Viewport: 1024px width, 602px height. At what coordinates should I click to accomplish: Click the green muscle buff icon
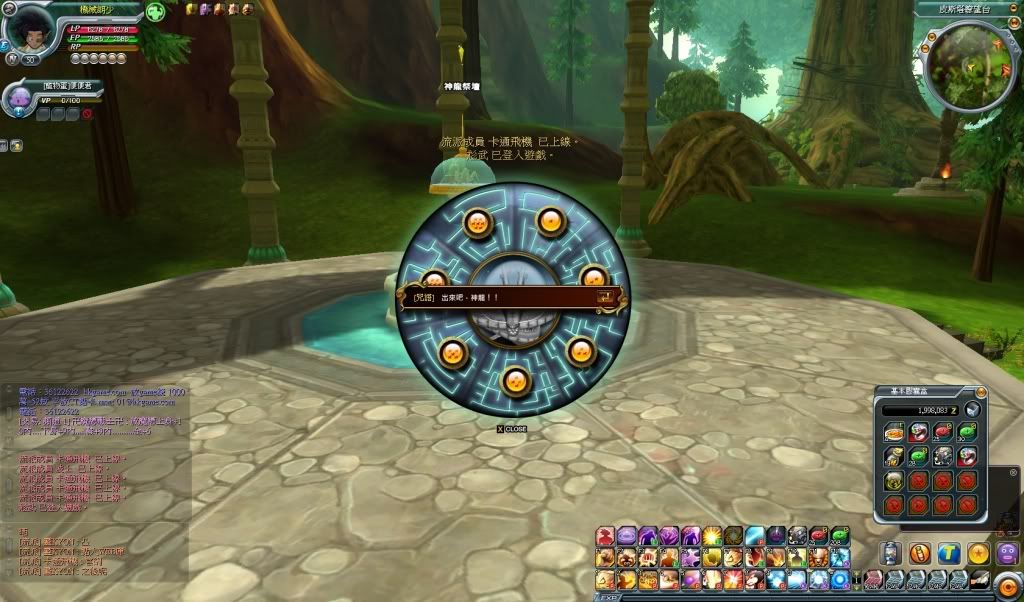[155, 13]
